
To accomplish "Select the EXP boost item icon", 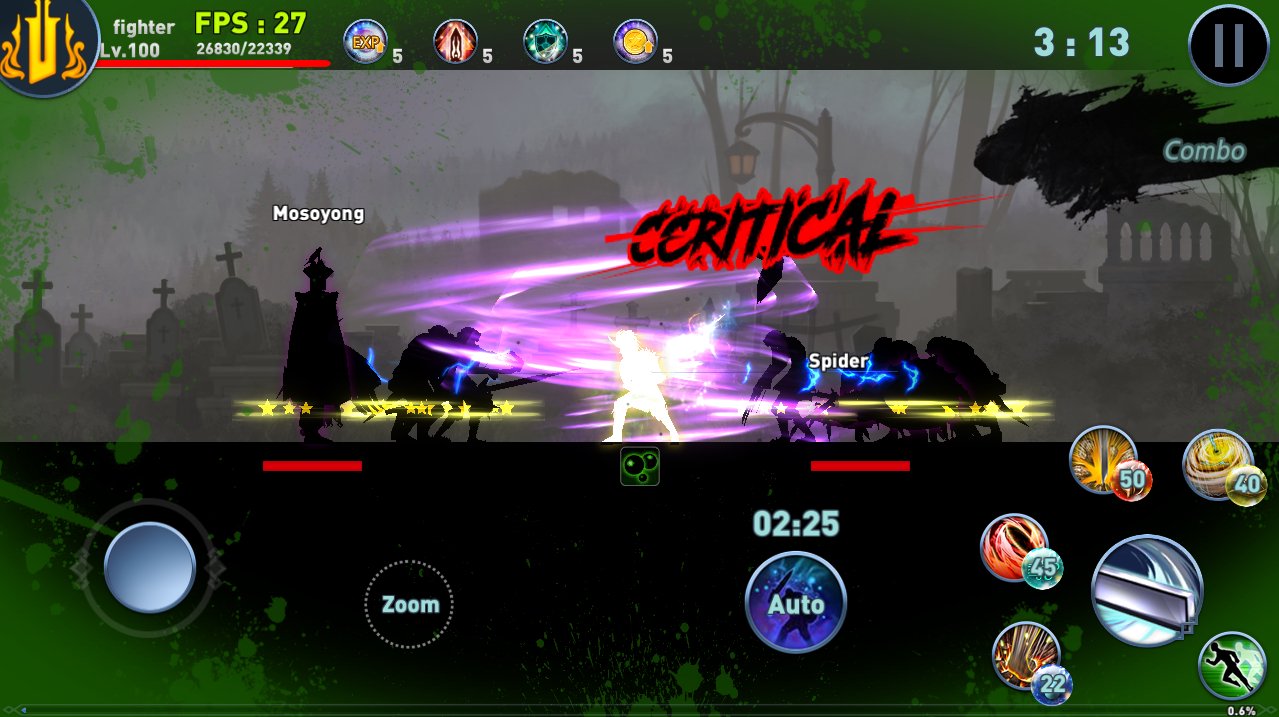I will point(365,42).
